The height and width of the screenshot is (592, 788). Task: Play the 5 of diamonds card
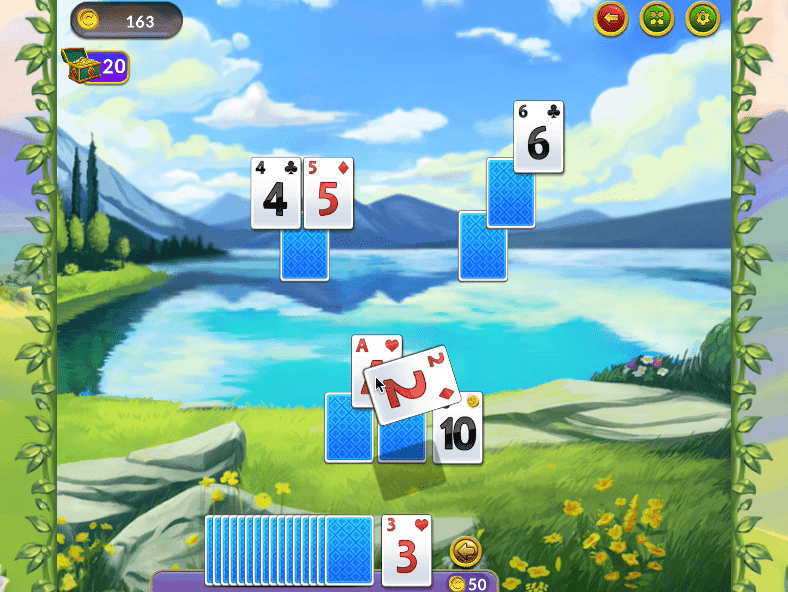coord(328,193)
